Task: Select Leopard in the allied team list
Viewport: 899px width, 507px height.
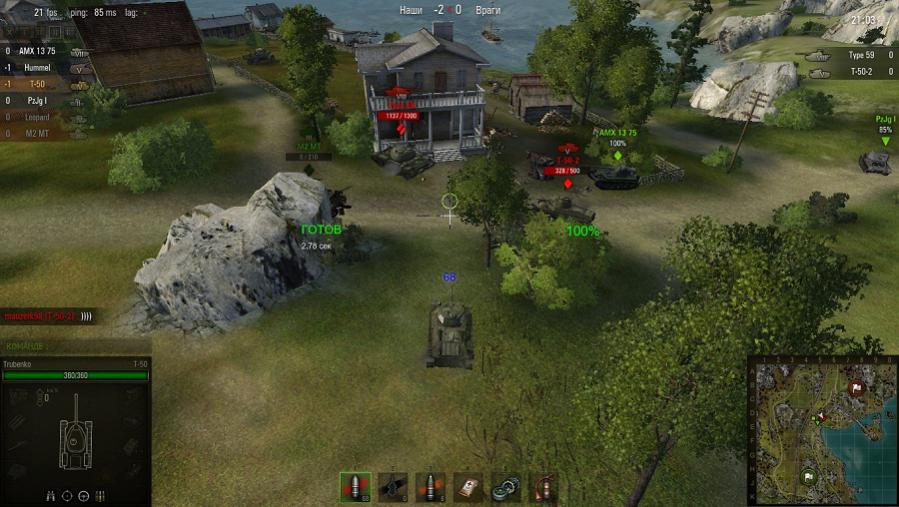Action: [x=38, y=118]
